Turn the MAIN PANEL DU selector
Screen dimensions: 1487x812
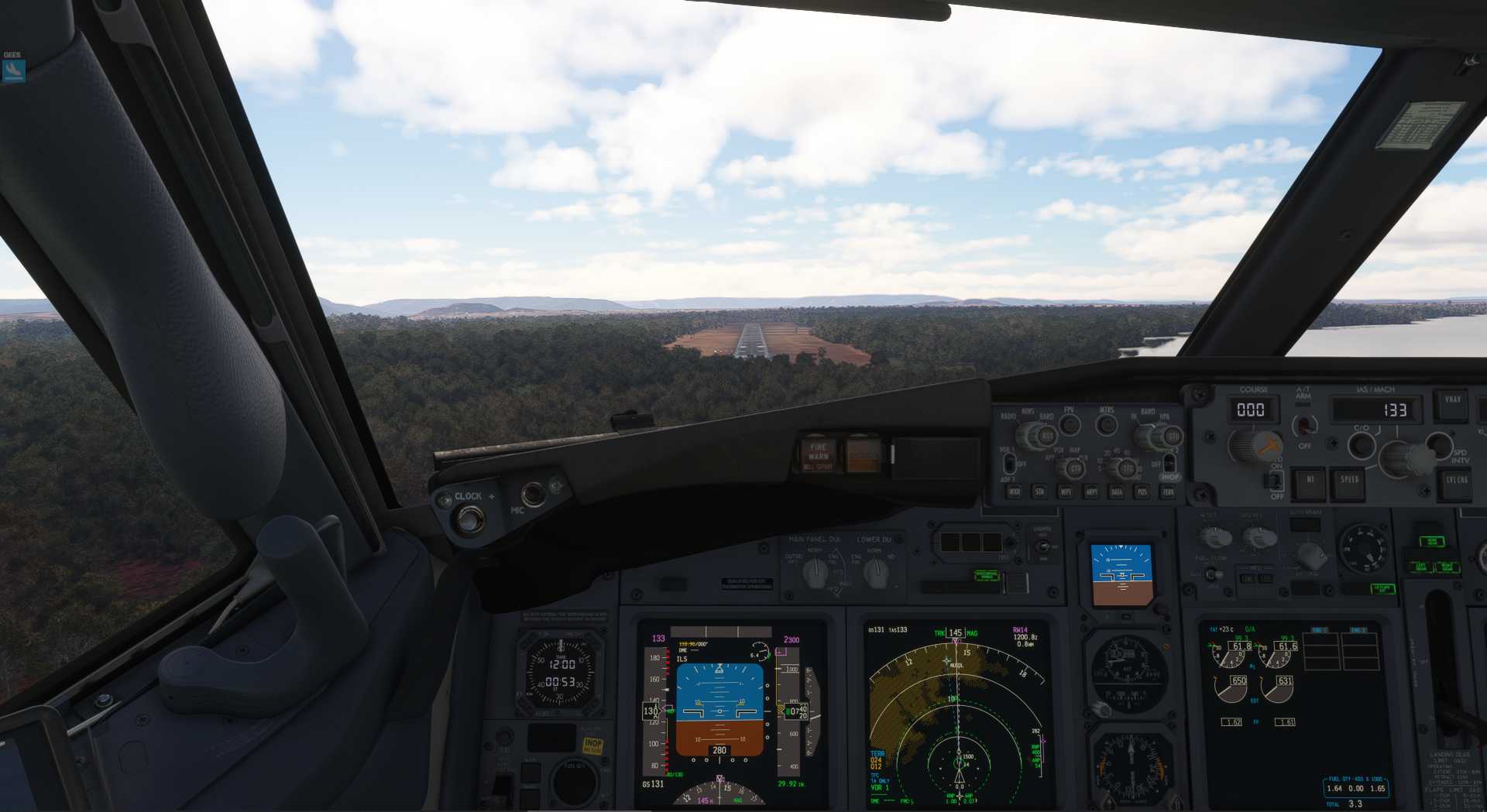click(814, 572)
